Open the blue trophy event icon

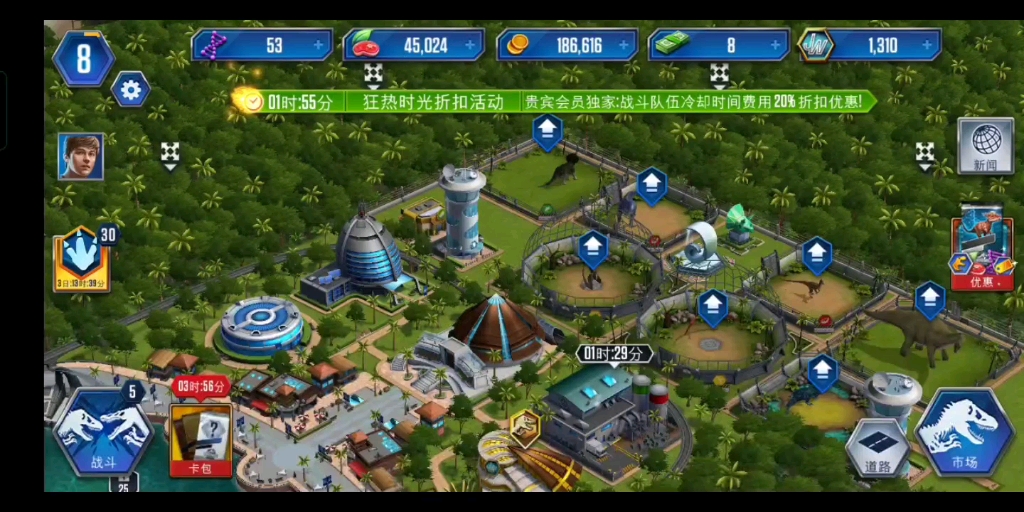[81, 254]
